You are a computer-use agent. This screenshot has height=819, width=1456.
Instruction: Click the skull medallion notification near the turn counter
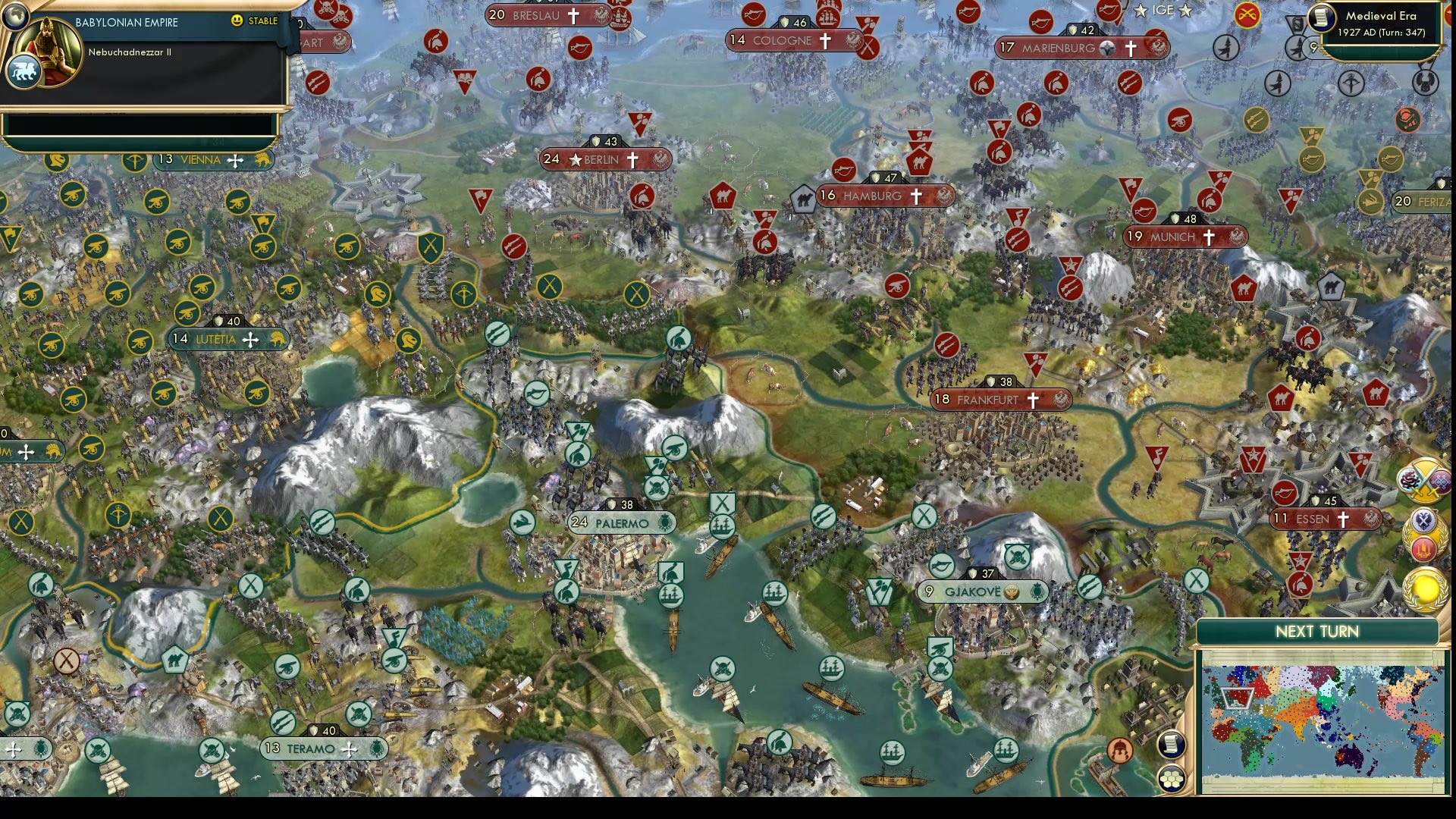(x=1425, y=82)
